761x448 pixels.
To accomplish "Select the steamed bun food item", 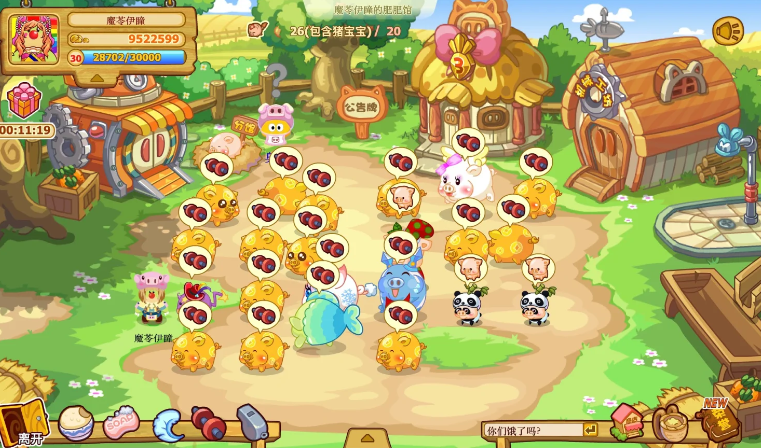I will pos(75,422).
